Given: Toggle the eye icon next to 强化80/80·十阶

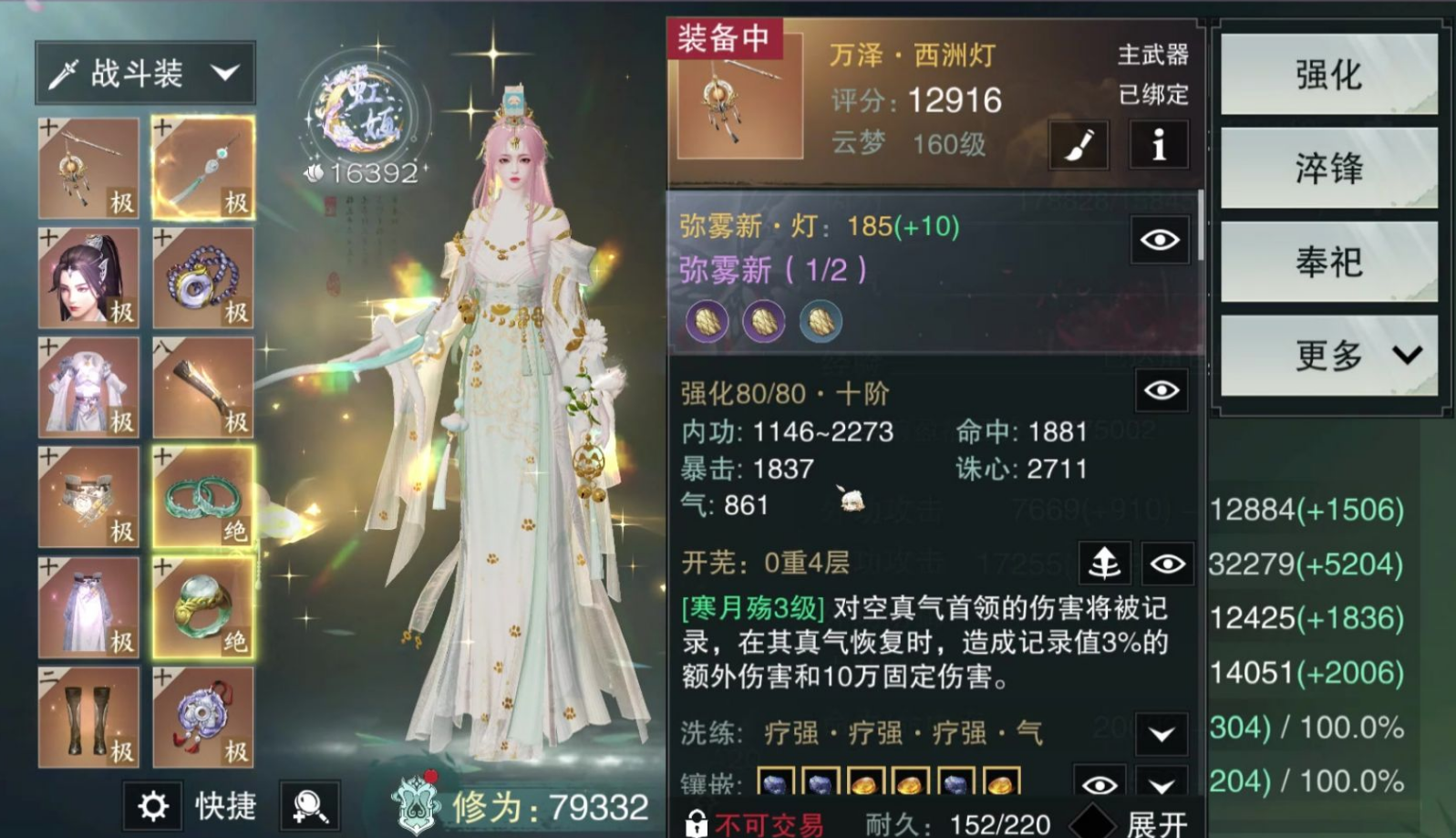Looking at the screenshot, I should [x=1159, y=390].
